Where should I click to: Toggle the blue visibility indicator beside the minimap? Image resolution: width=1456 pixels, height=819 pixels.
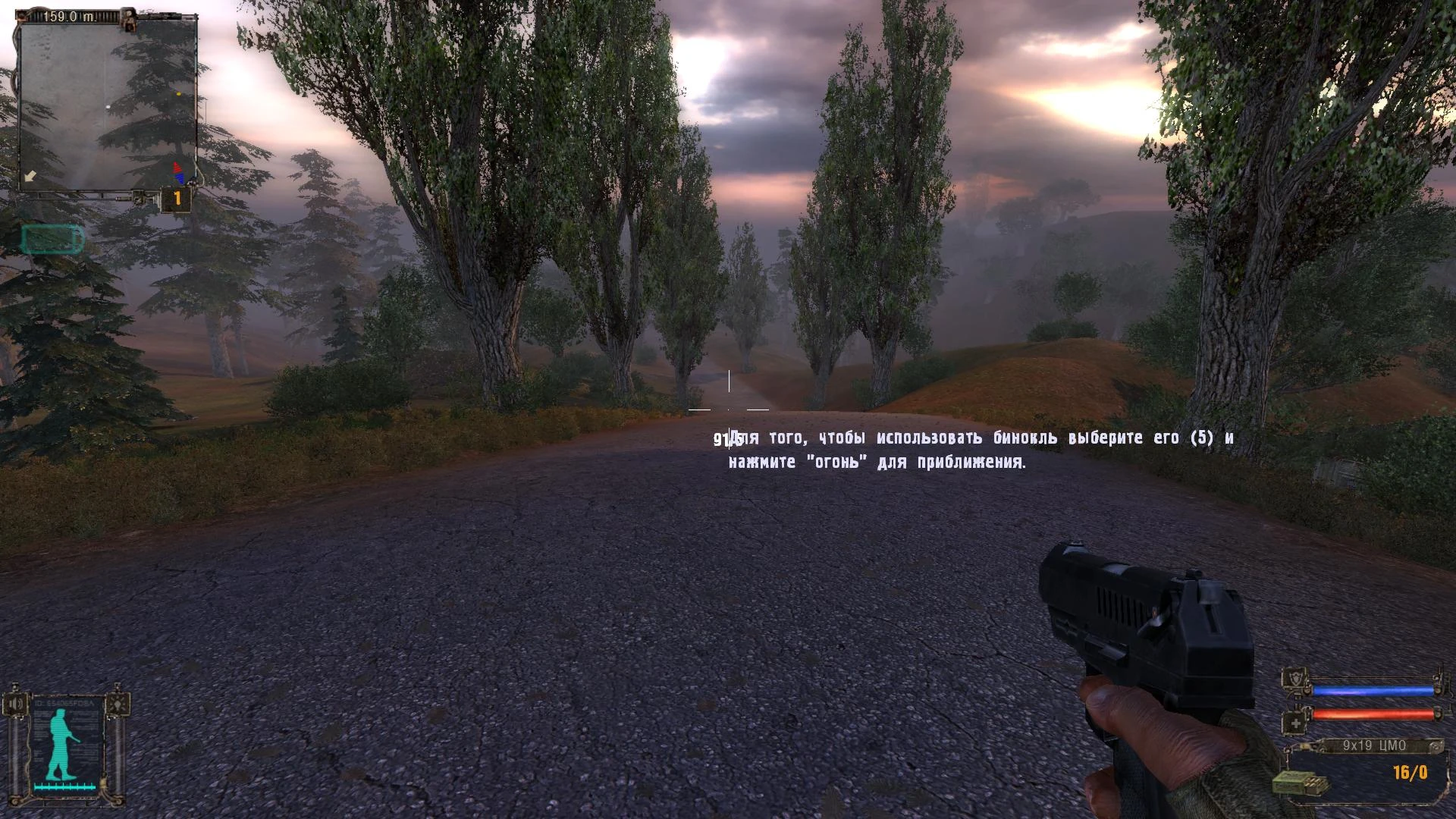[180, 177]
